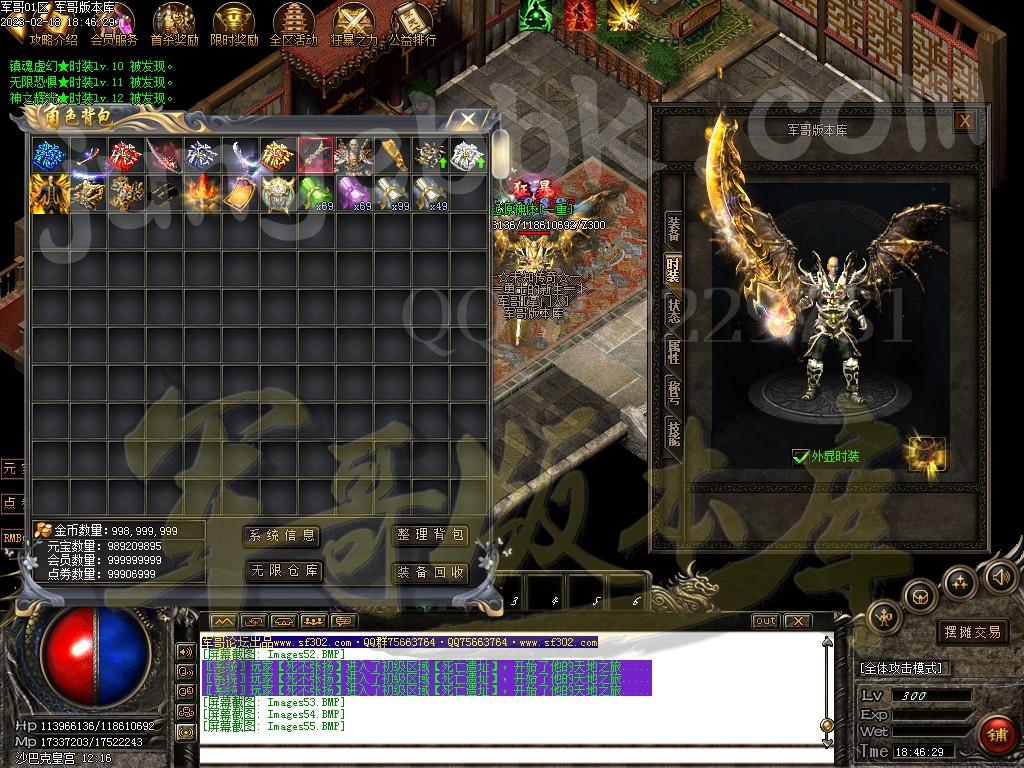
Task: Open the 无限仓库 unlimited warehouse
Action: [284, 572]
